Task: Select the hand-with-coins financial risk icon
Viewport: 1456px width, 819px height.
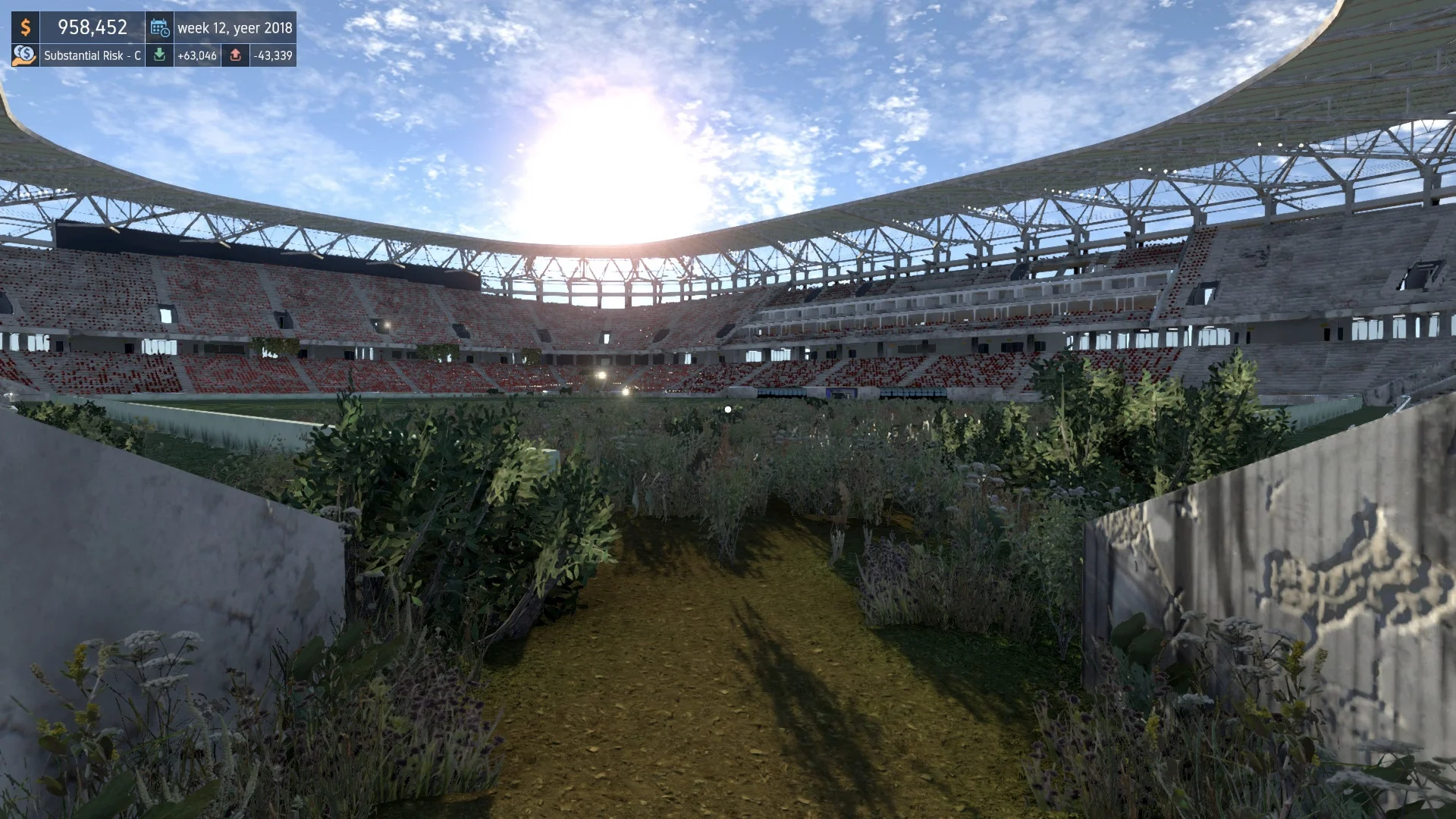Action: pos(24,55)
